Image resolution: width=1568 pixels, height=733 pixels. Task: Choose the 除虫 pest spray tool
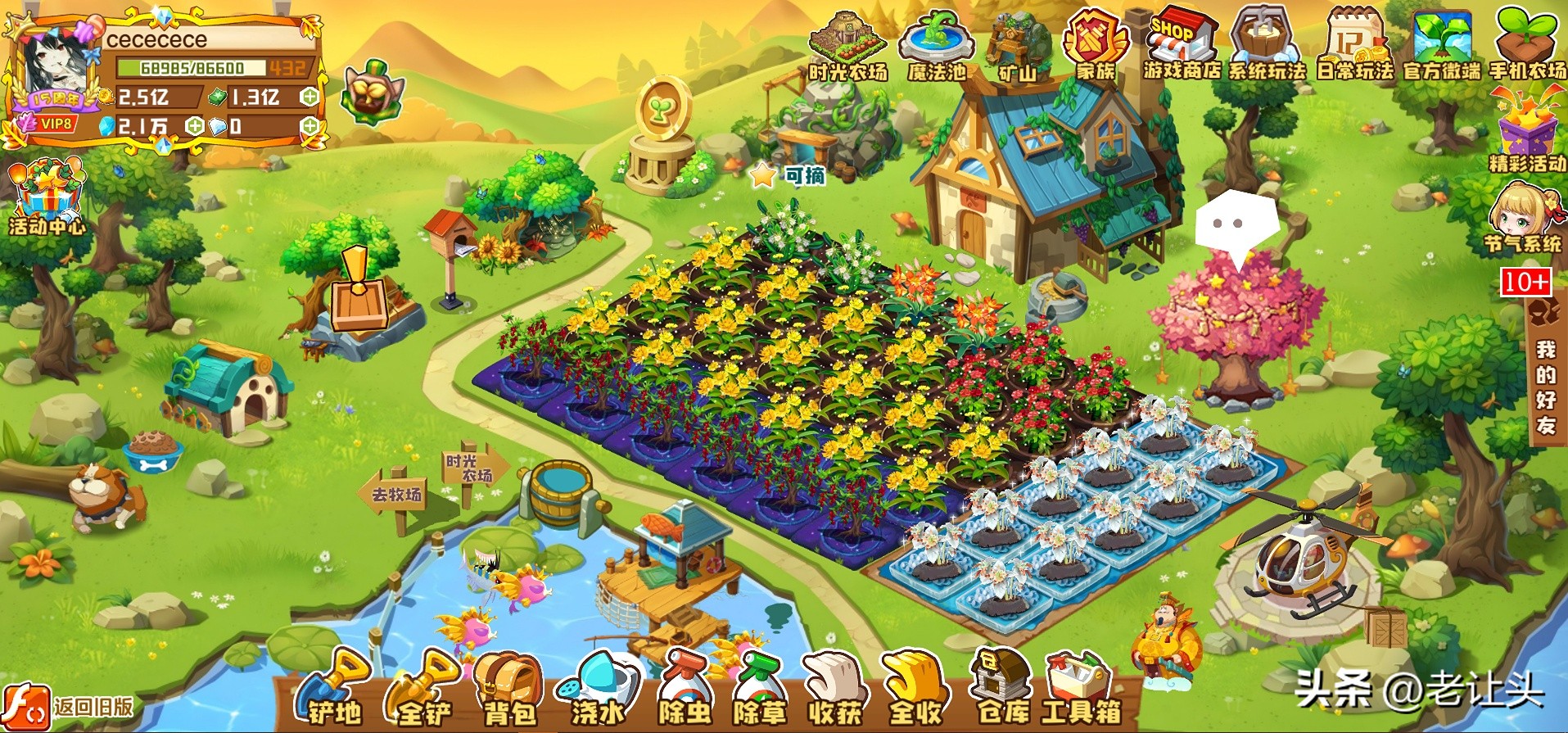click(x=685, y=690)
